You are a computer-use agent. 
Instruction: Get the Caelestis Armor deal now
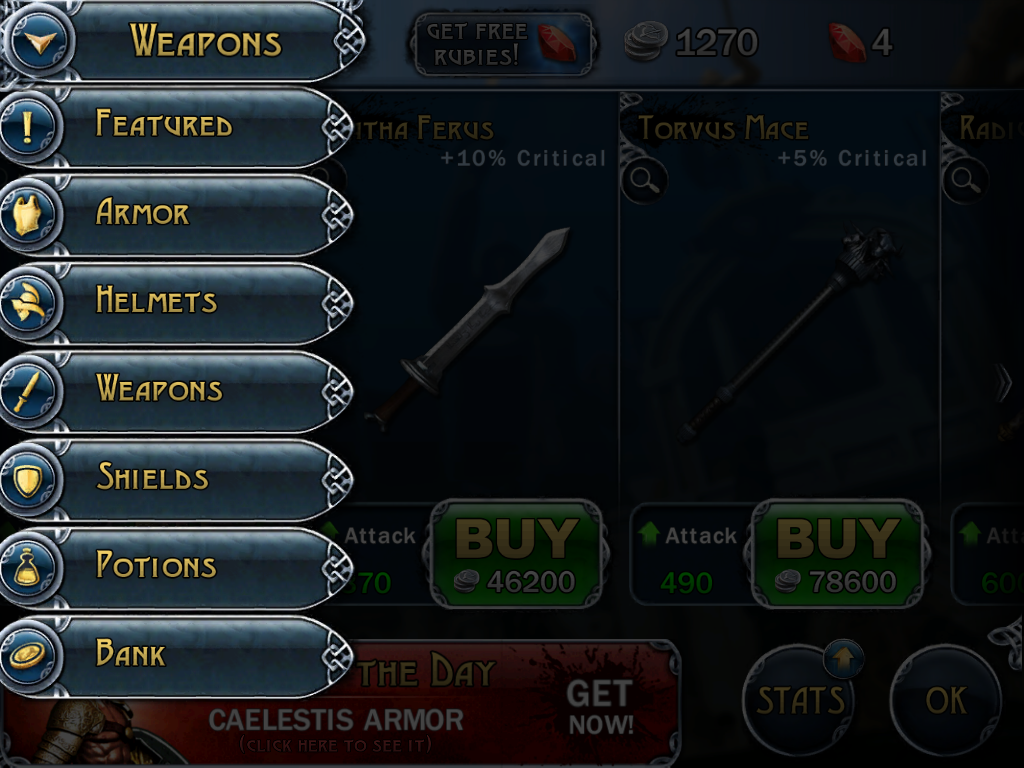point(600,707)
